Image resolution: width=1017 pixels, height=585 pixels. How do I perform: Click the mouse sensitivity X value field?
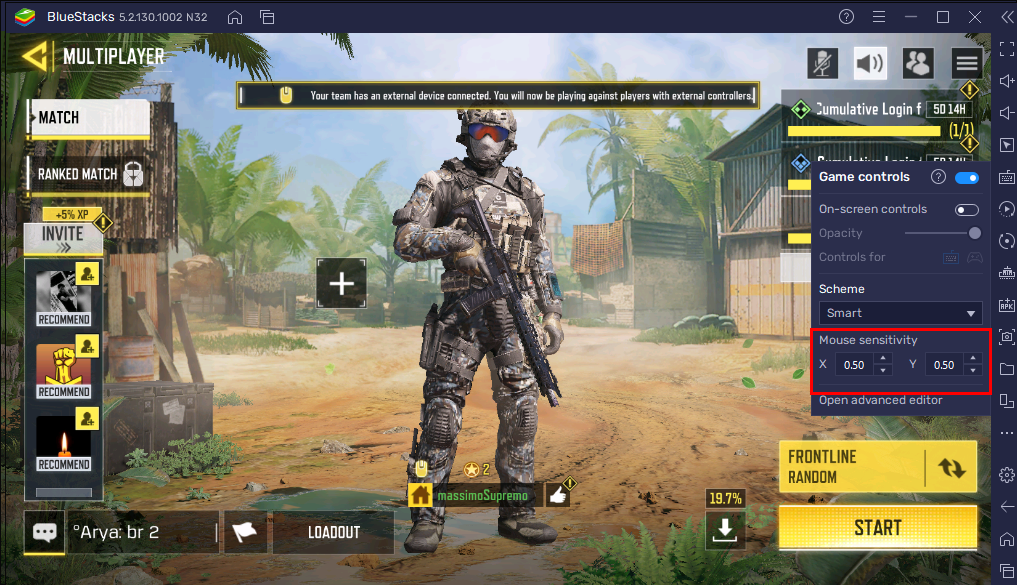[853, 365]
